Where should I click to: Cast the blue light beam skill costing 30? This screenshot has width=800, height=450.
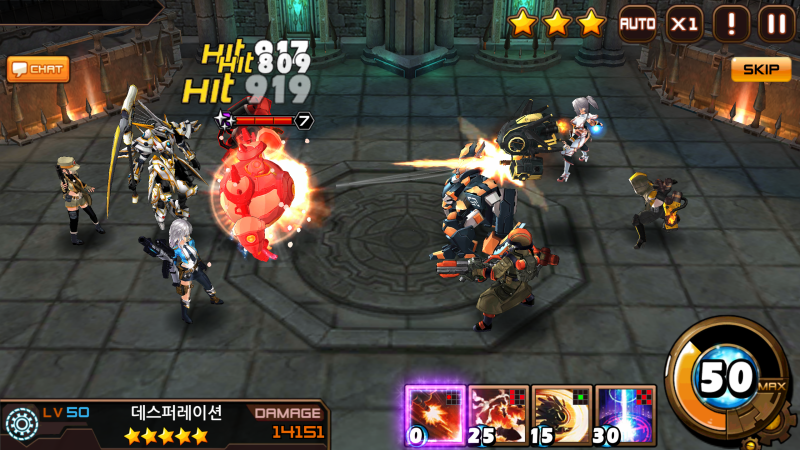pyautogui.click(x=625, y=414)
